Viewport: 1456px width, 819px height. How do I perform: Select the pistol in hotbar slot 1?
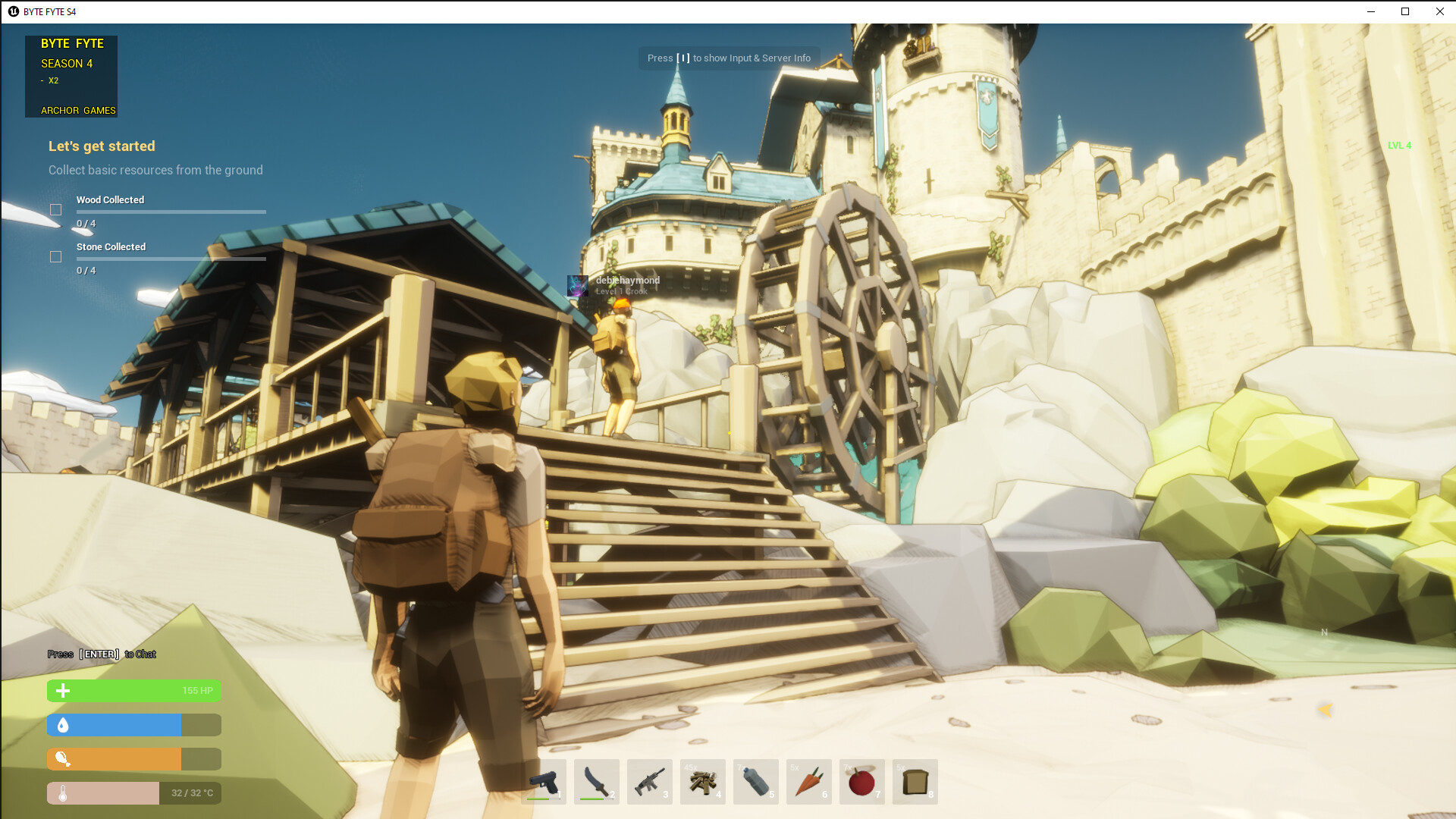(x=543, y=781)
